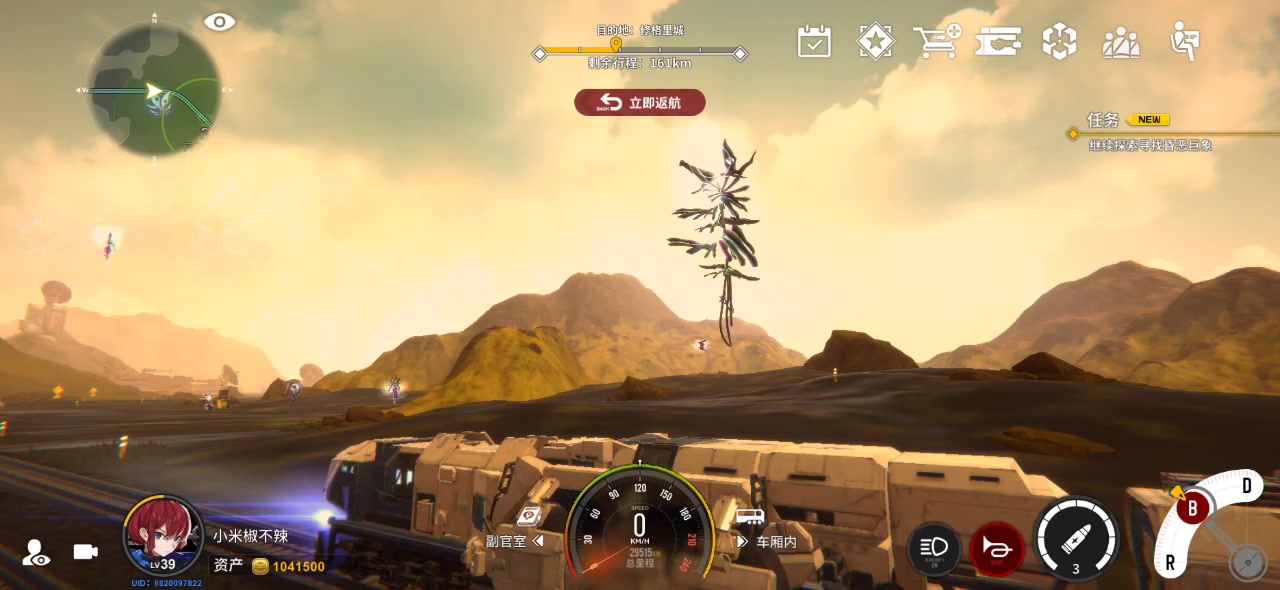This screenshot has width=1280, height=590.
Task: Open the handshake trade icon
Action: coord(998,42)
